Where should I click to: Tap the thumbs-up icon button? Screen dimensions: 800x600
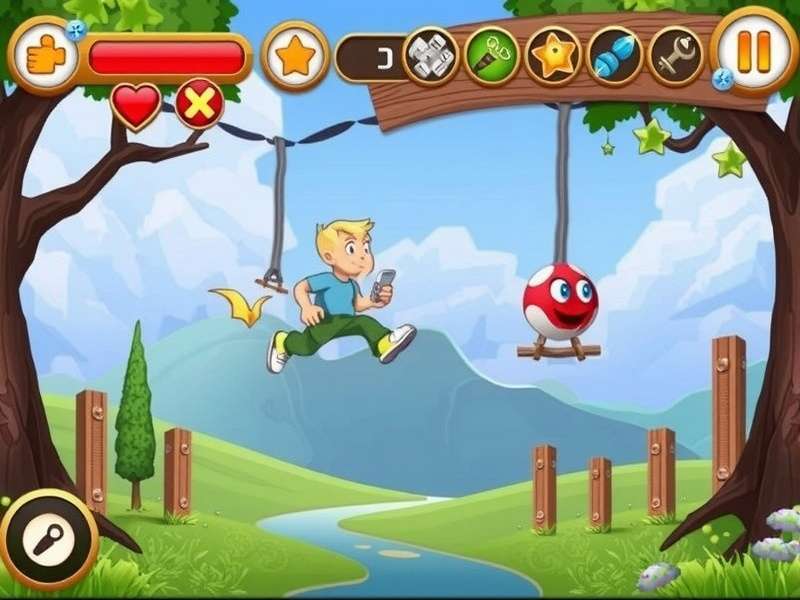43,56
